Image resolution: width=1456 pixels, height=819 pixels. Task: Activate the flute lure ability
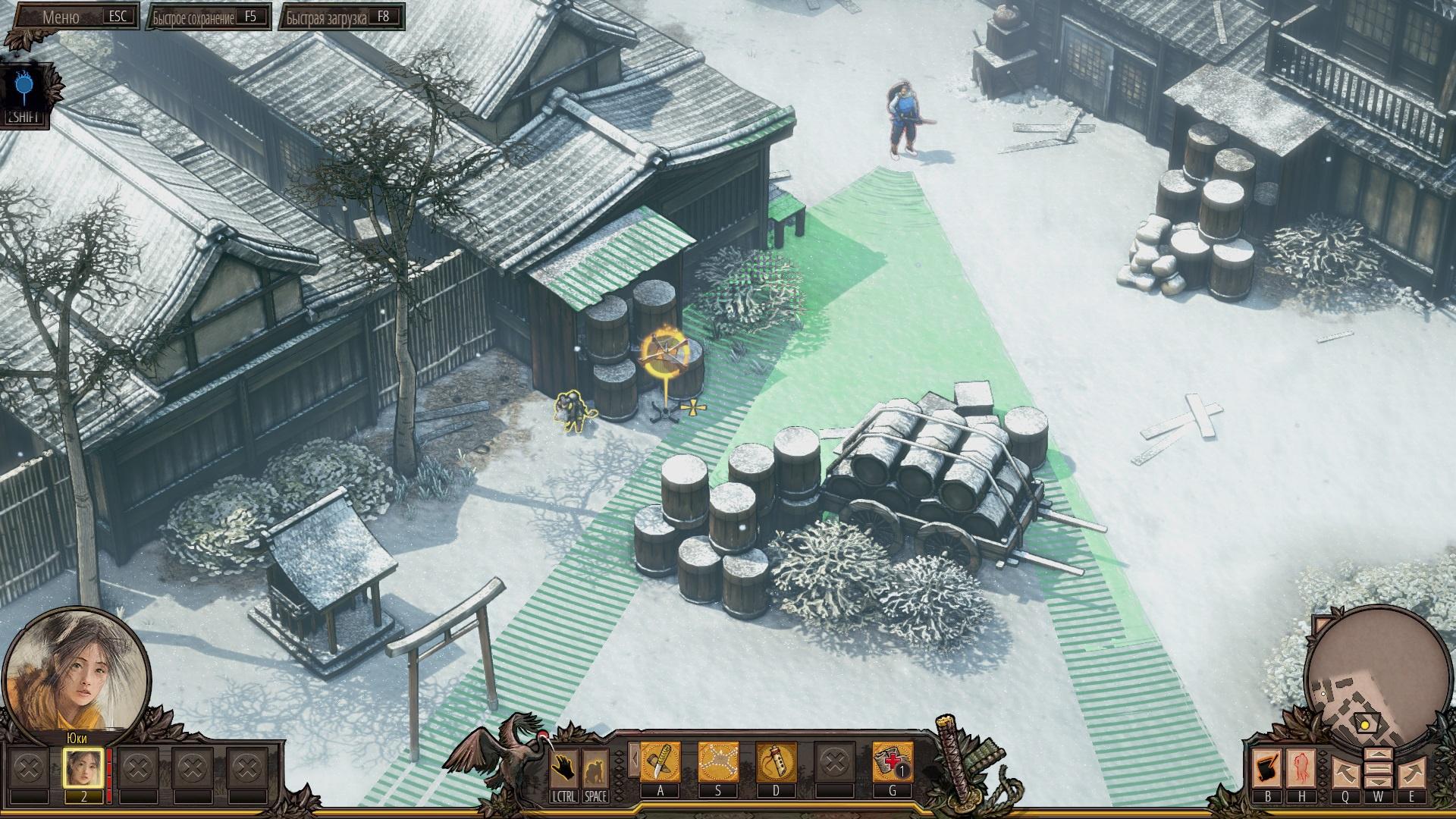[x=776, y=763]
